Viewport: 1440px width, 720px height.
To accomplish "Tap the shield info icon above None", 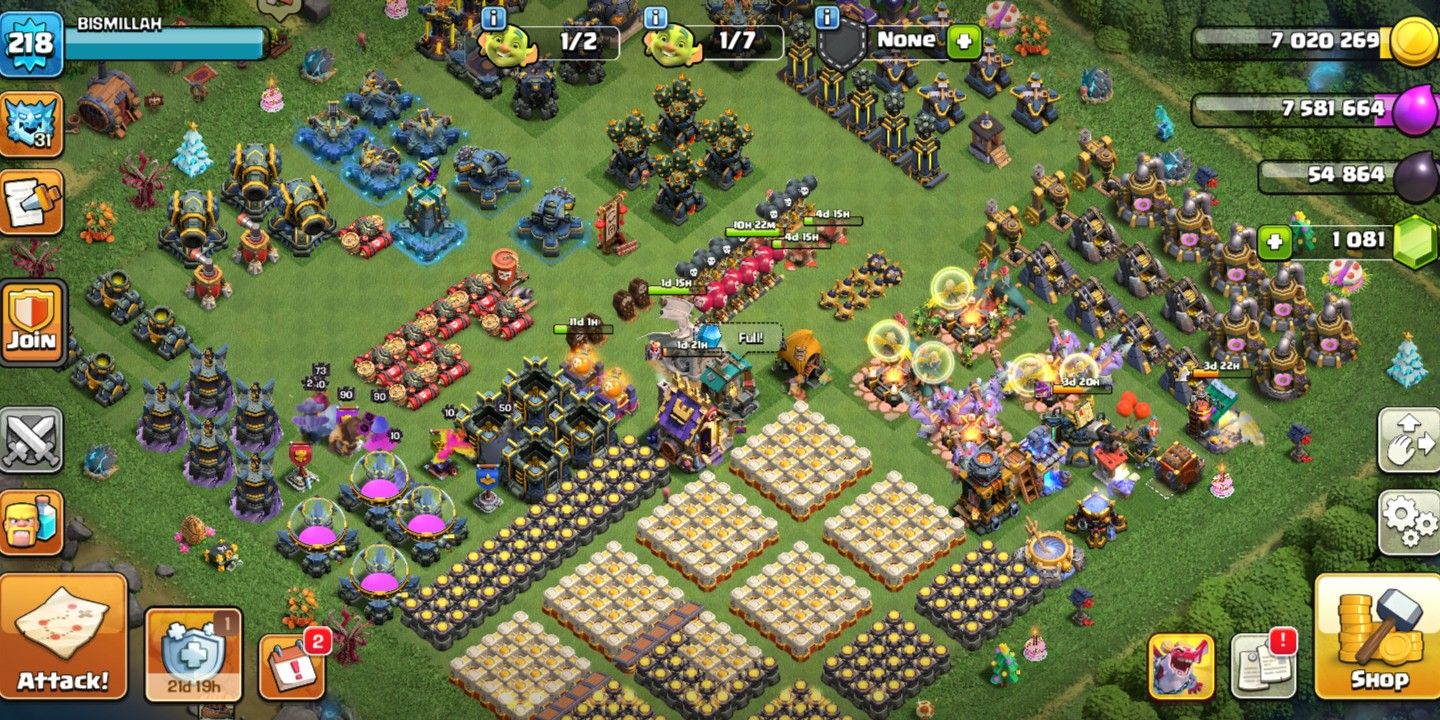I will (x=828, y=16).
